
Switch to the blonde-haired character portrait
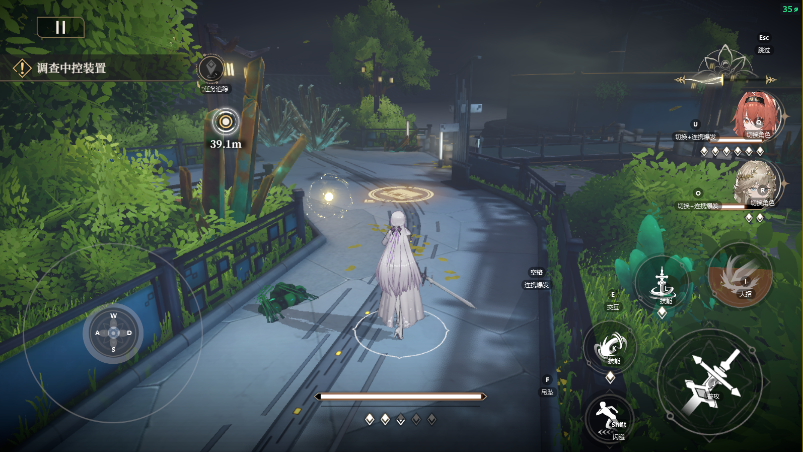(x=755, y=183)
